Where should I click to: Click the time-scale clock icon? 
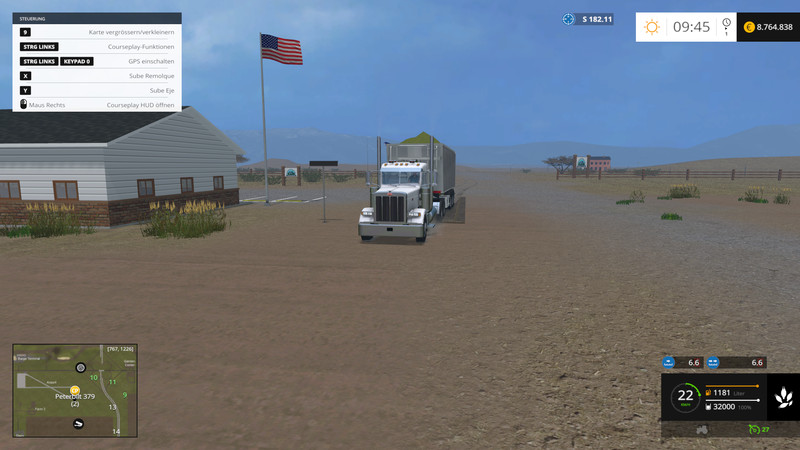[x=726, y=24]
